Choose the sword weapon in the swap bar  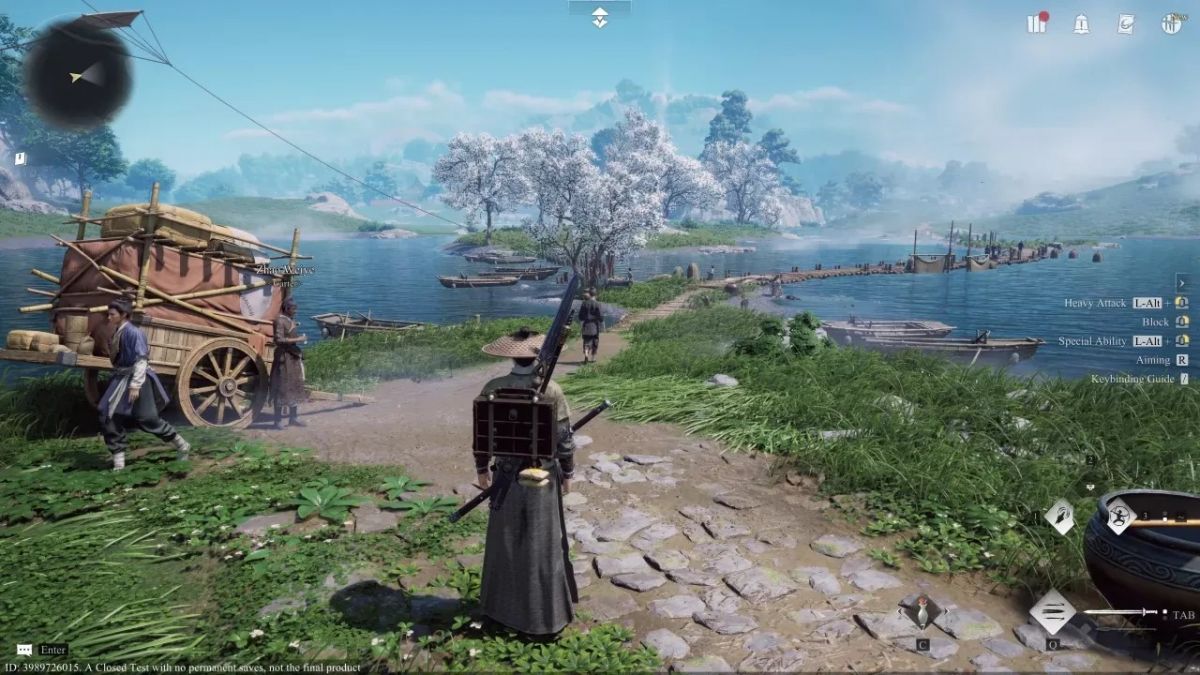[1121, 612]
